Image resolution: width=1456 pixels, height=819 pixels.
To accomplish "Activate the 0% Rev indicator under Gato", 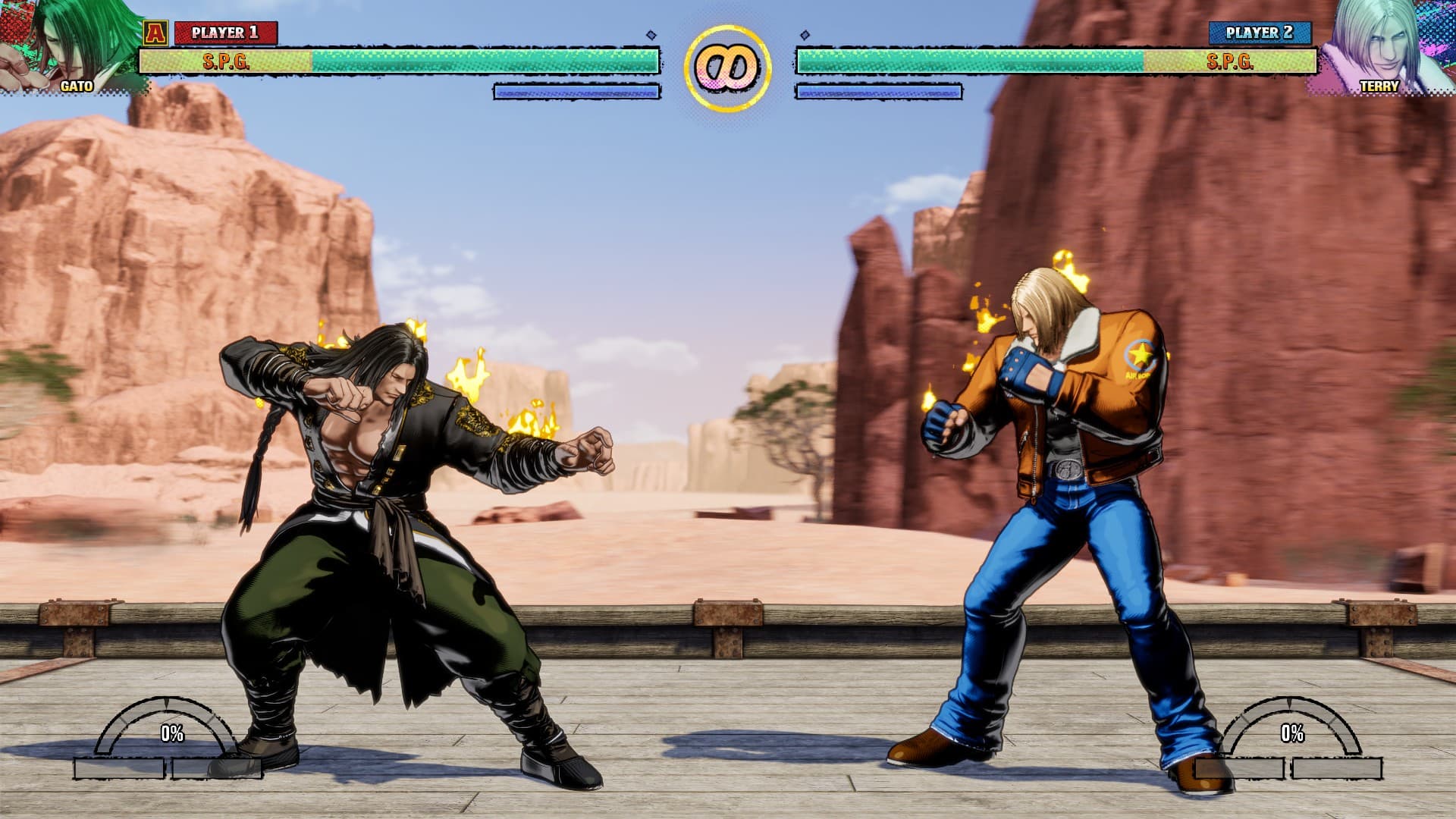I will click(171, 734).
